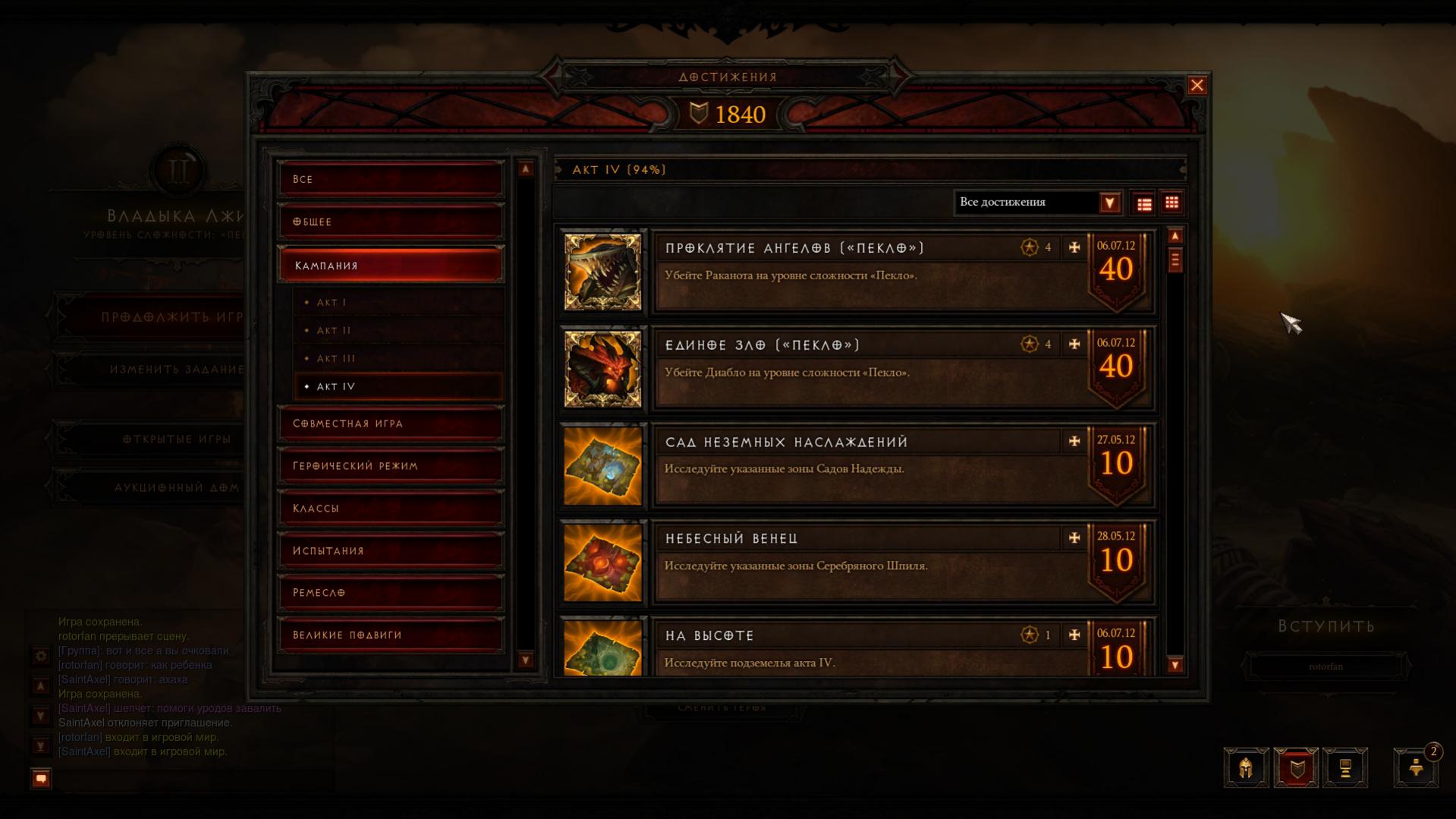Open "Совместная игра" category
Viewport: 1456px width, 819px height.
390,424
